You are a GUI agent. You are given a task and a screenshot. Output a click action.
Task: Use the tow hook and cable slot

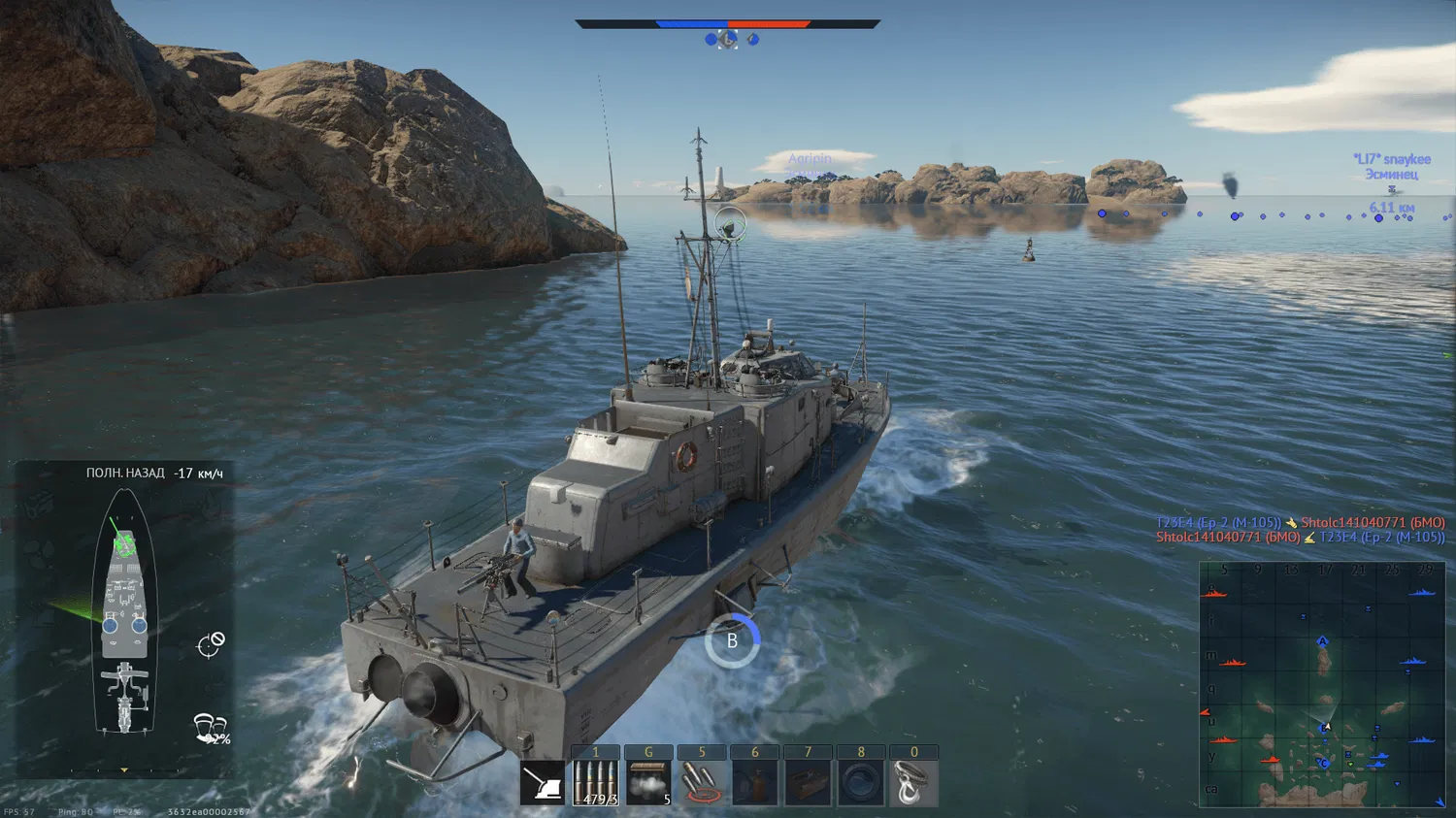[913, 783]
